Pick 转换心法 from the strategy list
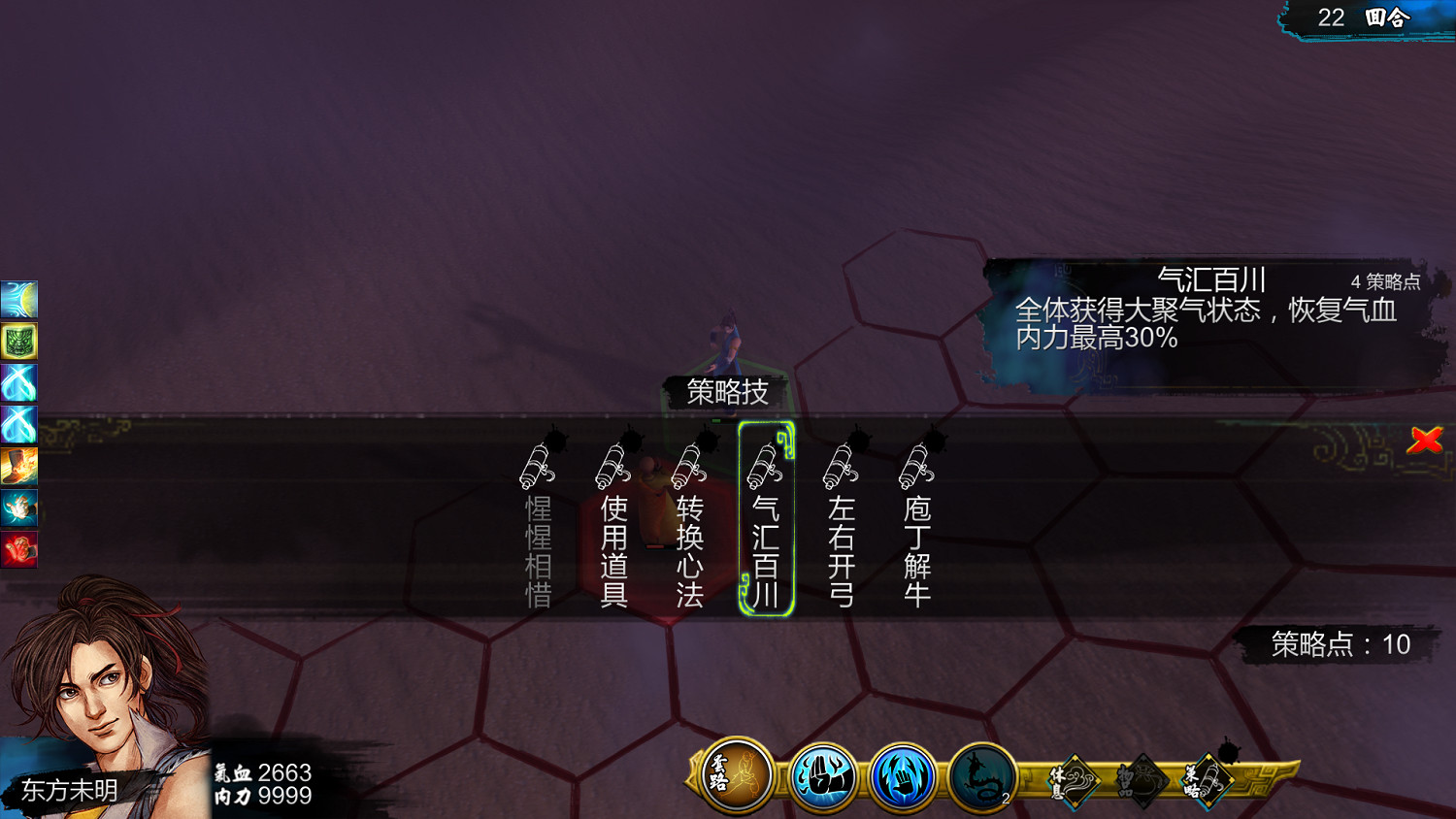This screenshot has height=819, width=1456. point(690,529)
